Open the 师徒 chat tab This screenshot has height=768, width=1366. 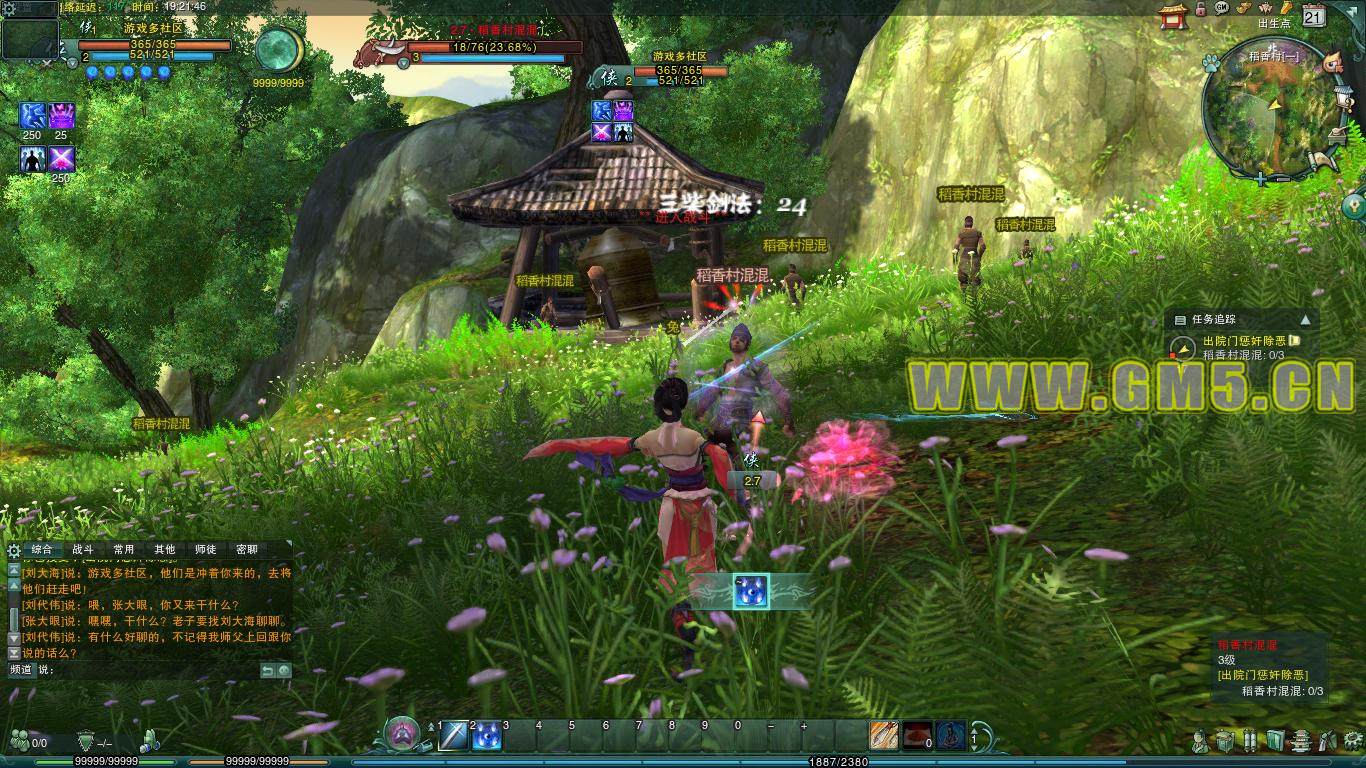coord(206,549)
